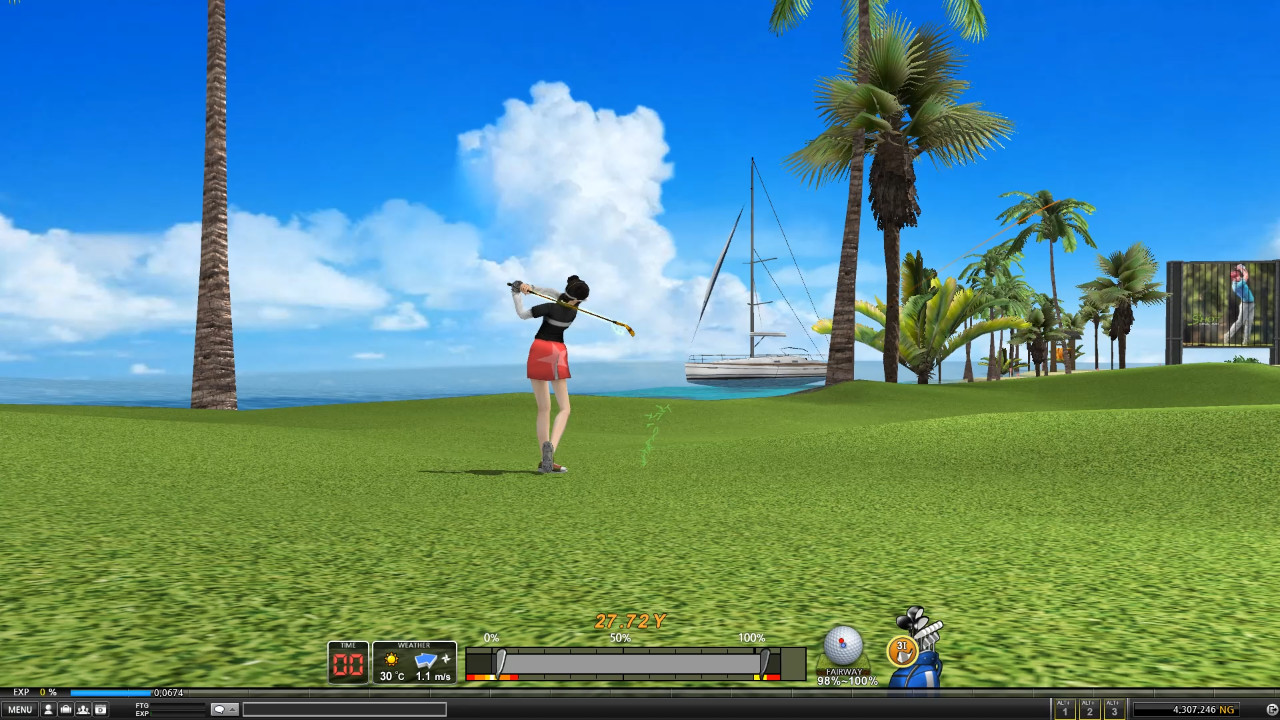Open the MENU button
Viewport: 1280px width, 720px height.
click(x=19, y=708)
